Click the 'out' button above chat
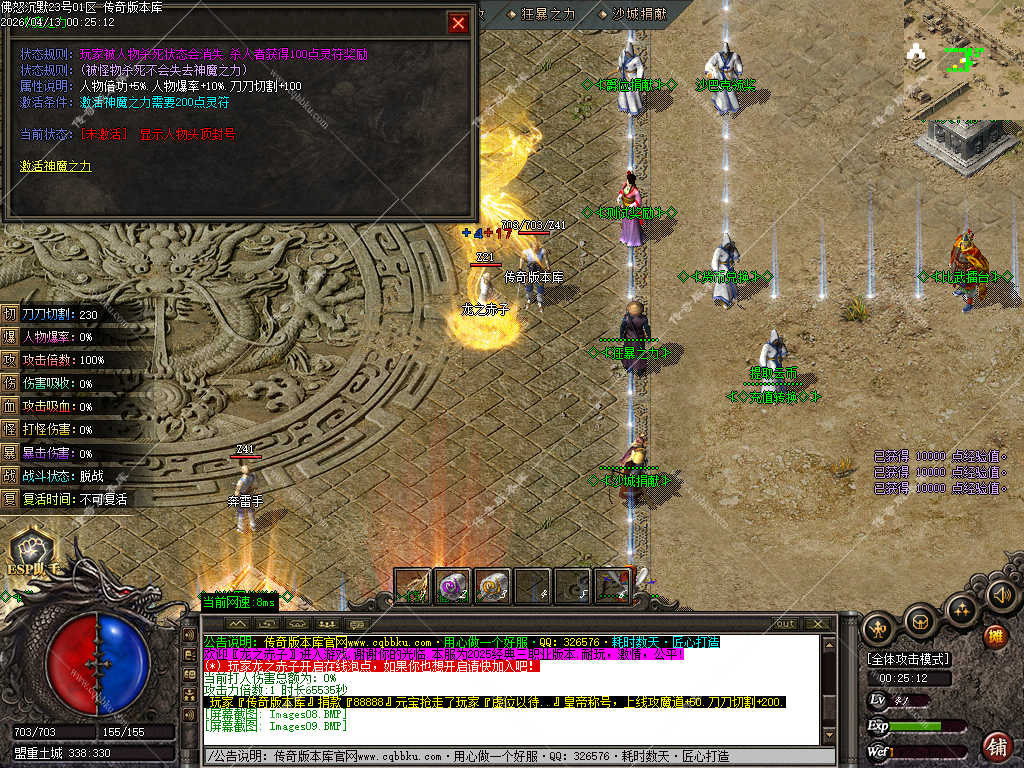1024x768 pixels. pos(786,624)
